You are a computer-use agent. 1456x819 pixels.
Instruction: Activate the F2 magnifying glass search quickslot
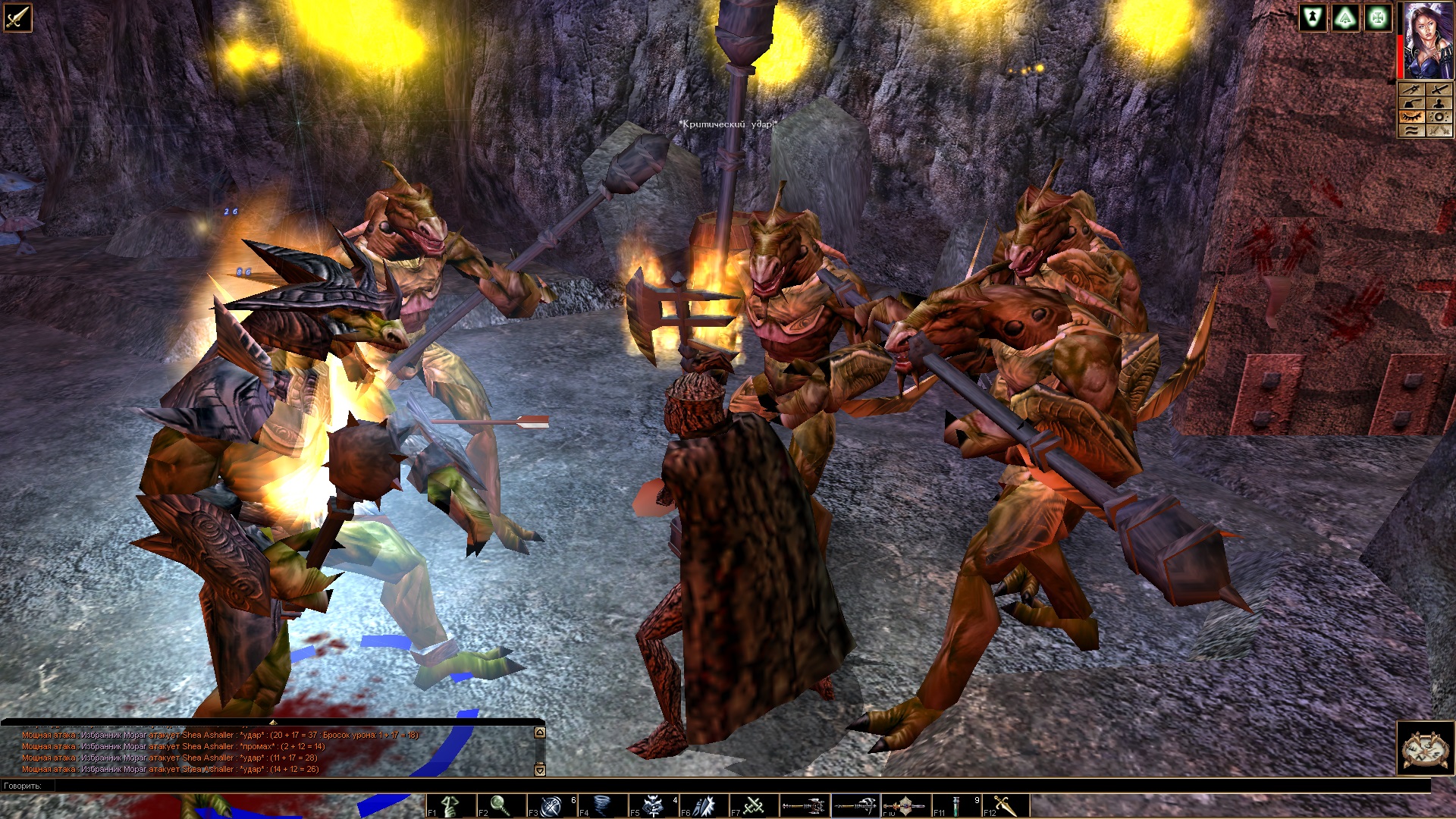tap(501, 805)
